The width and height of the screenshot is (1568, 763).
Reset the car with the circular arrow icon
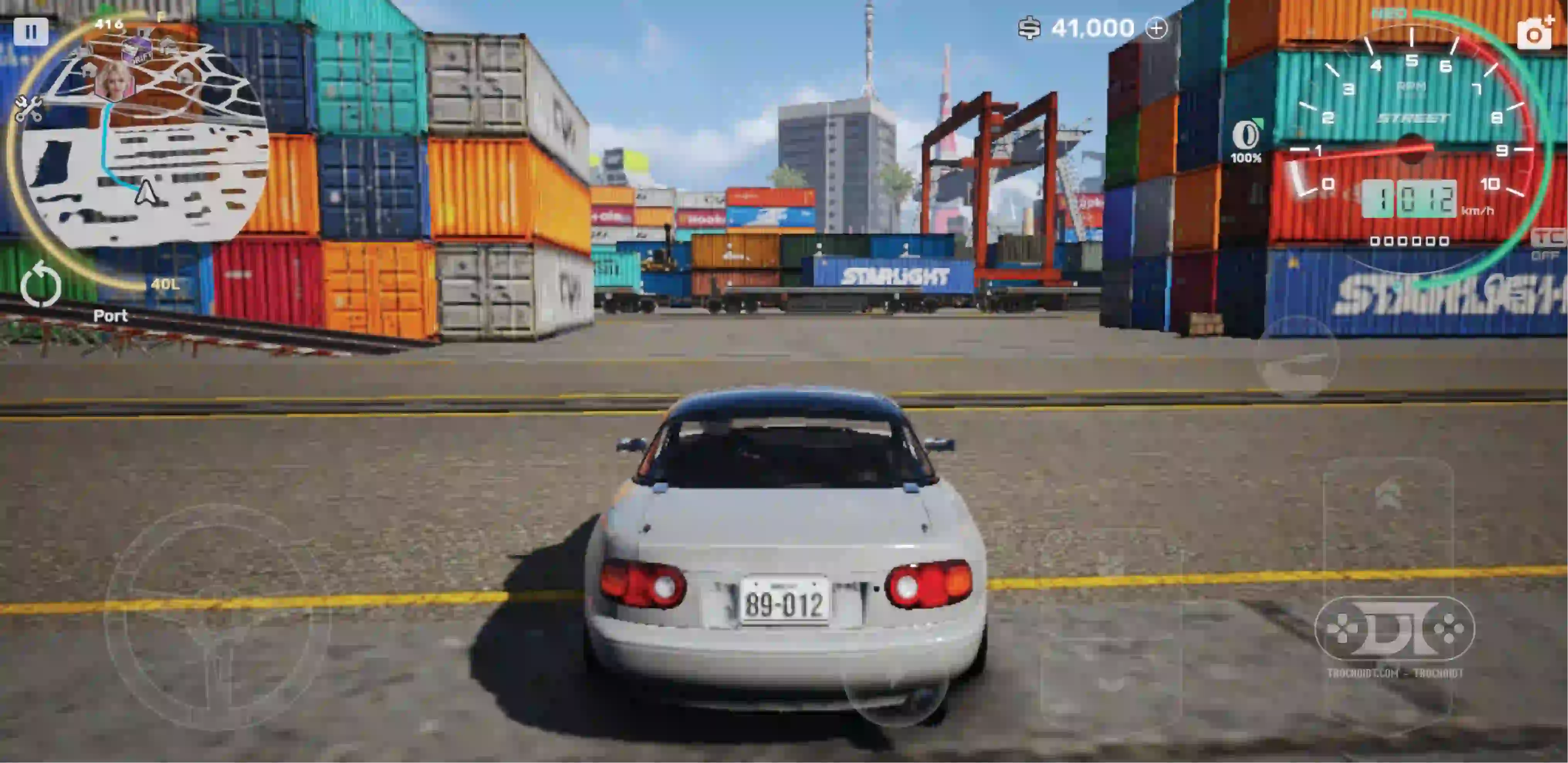[x=41, y=284]
